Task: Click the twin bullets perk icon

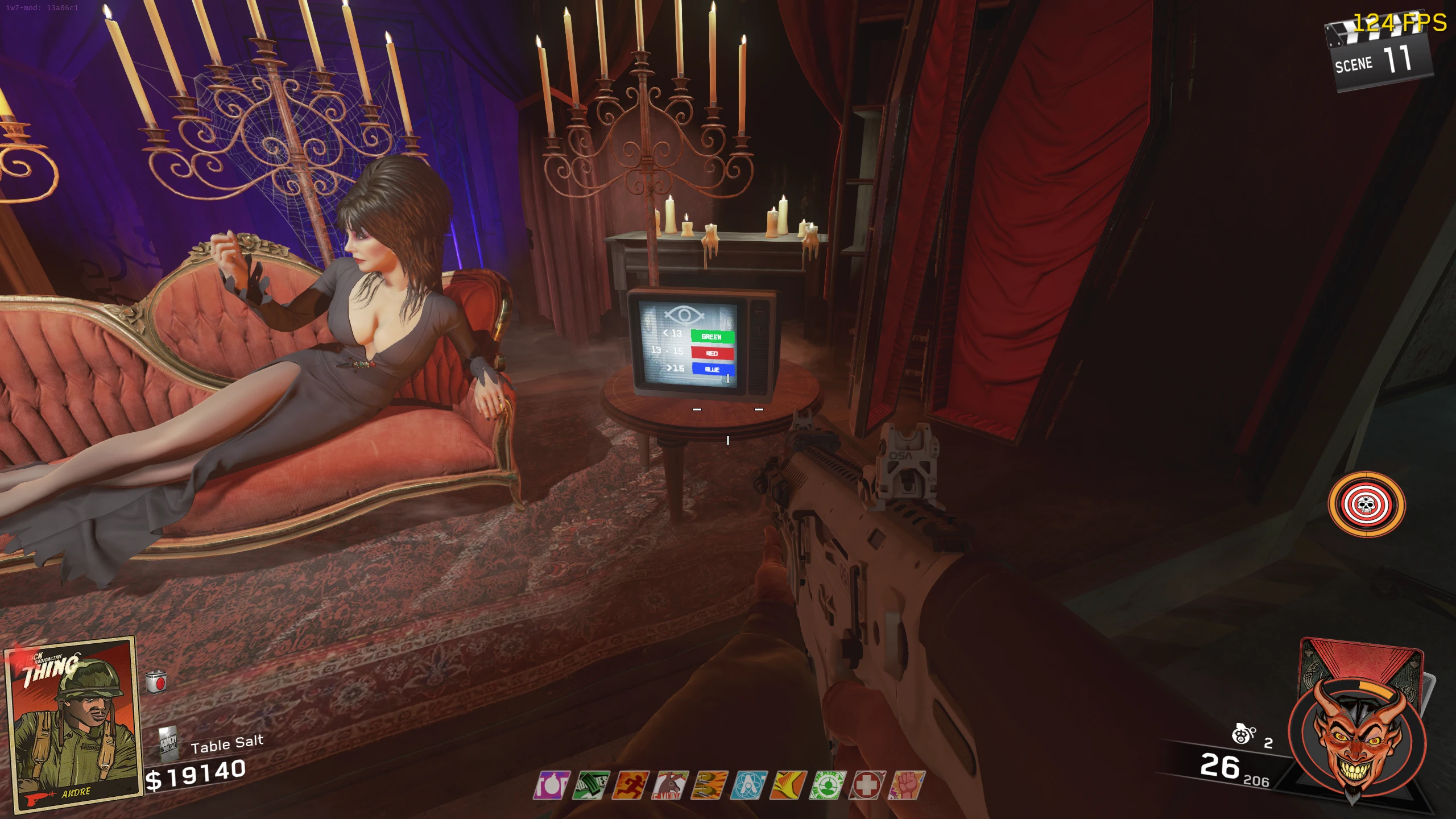Action: tap(709, 785)
